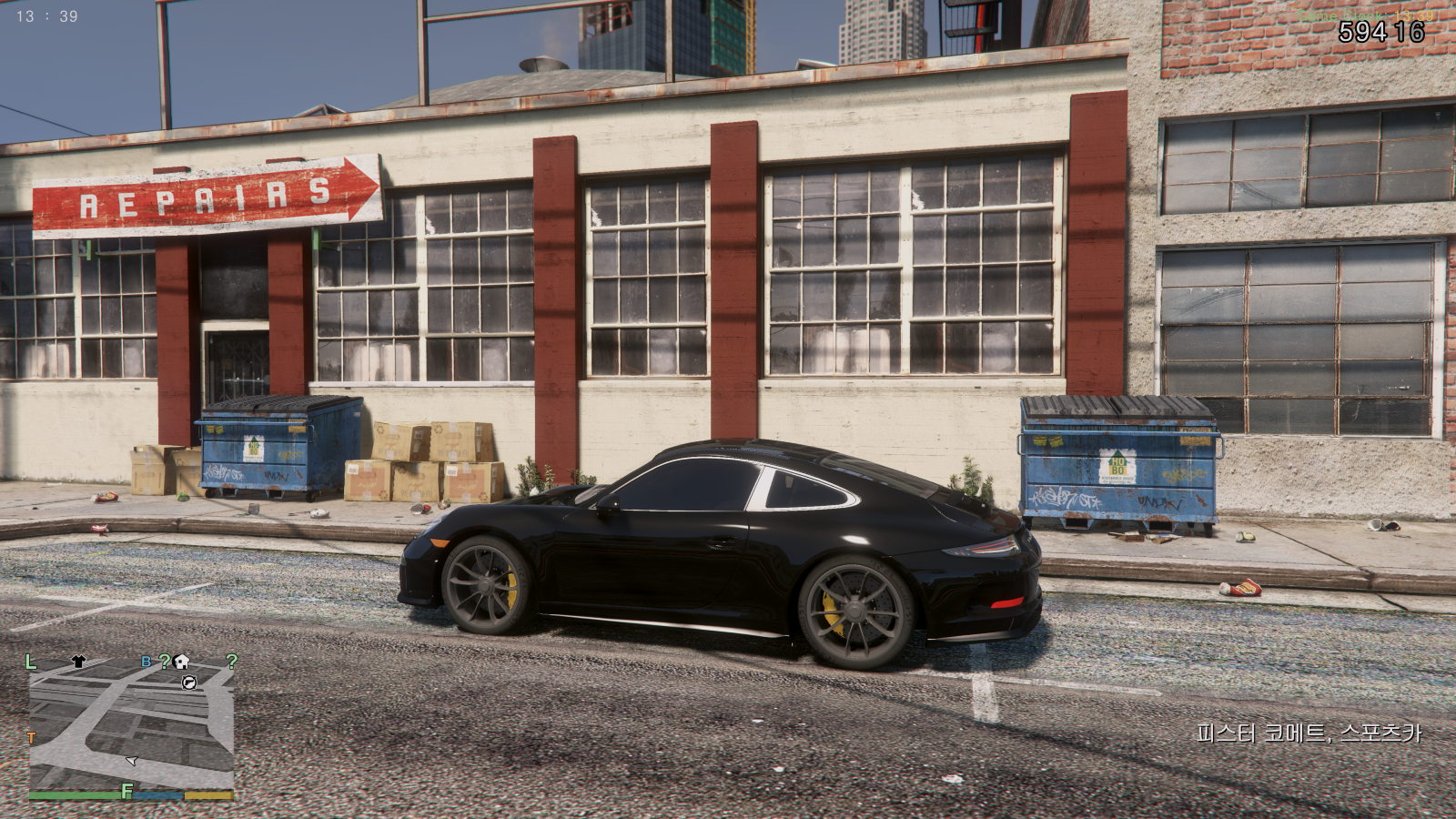Click the orange T tattoo parlor blip

pyautogui.click(x=32, y=736)
